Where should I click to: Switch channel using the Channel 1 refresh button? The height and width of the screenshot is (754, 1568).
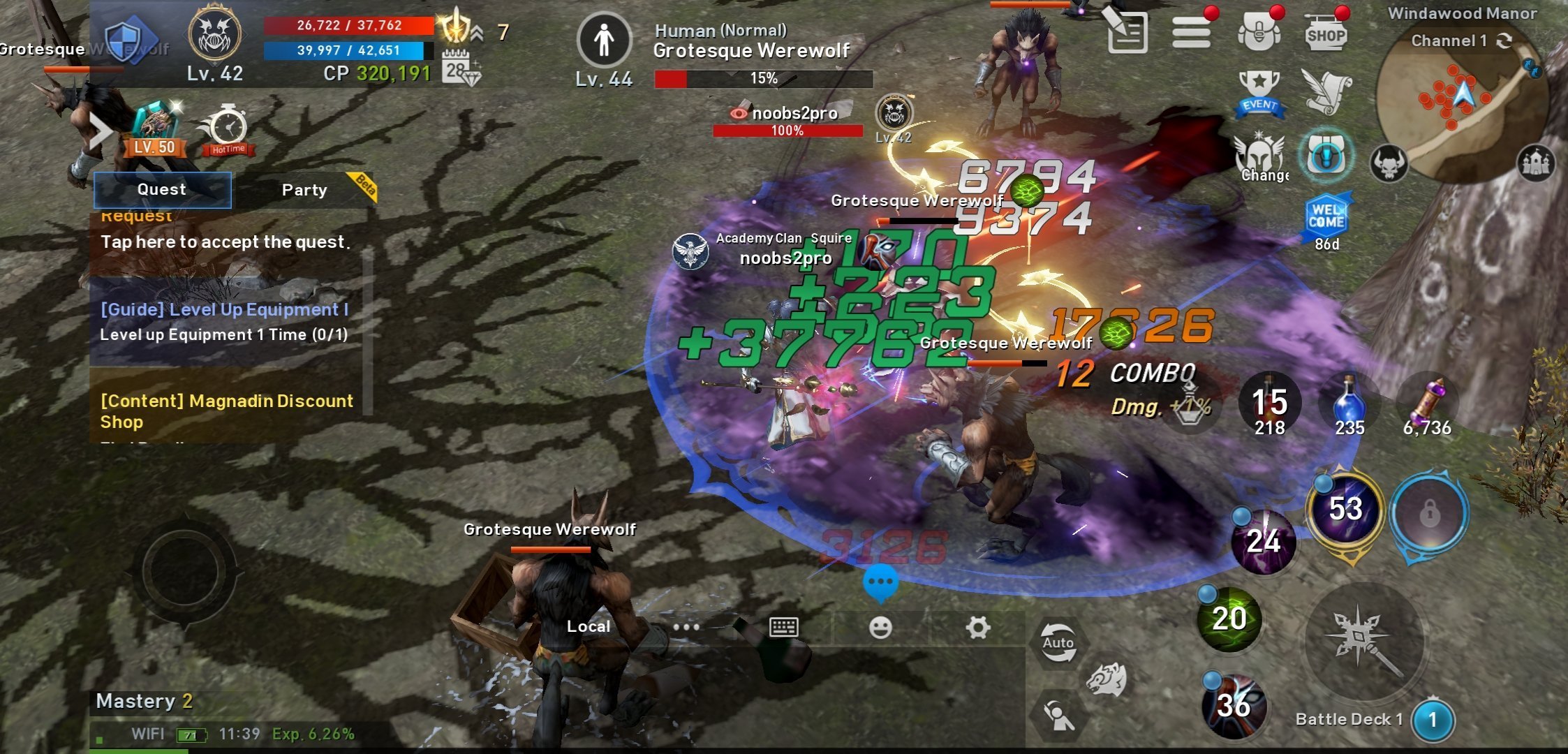1504,40
